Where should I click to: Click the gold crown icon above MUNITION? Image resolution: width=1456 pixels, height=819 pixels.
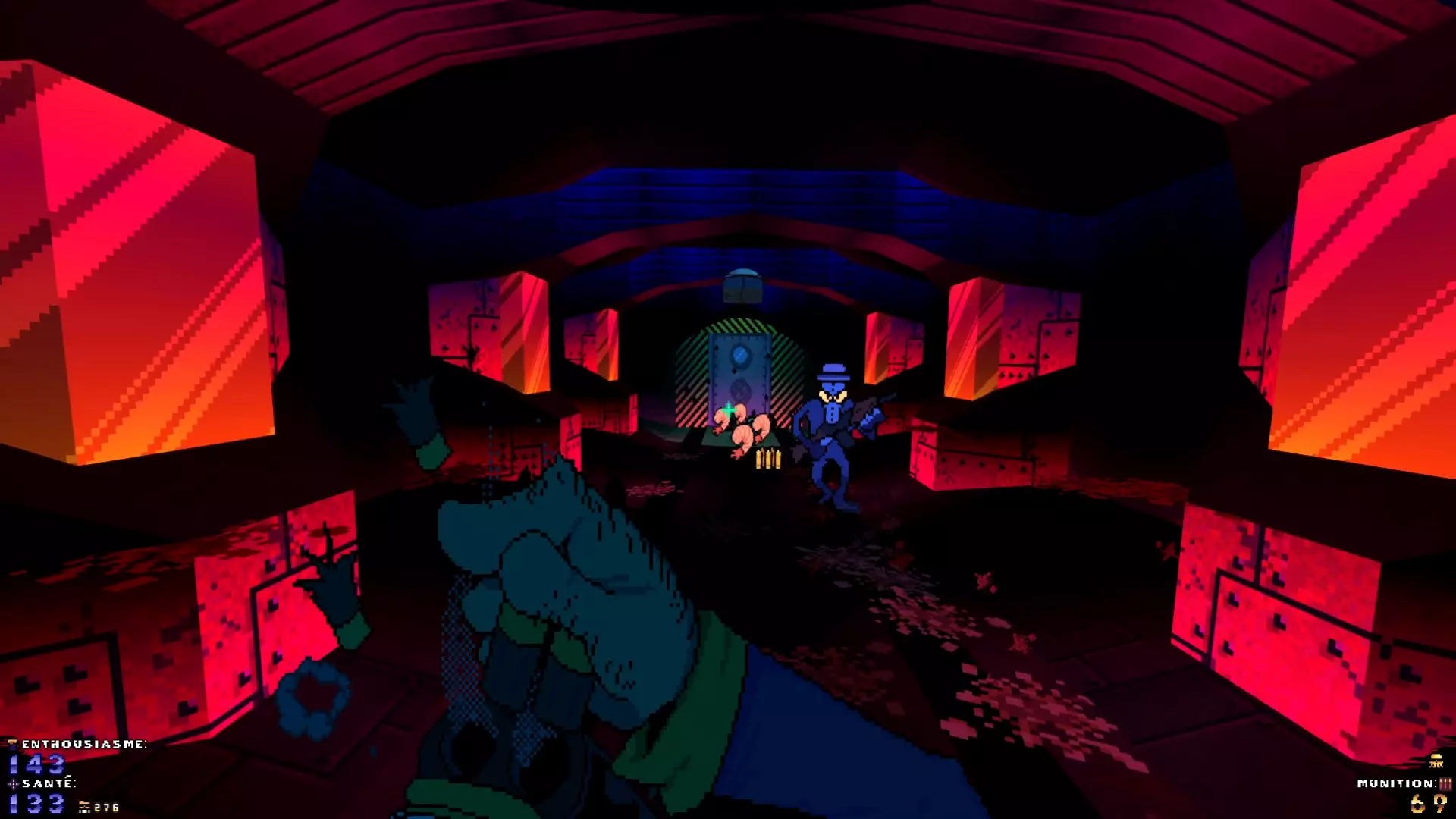pos(1436,760)
